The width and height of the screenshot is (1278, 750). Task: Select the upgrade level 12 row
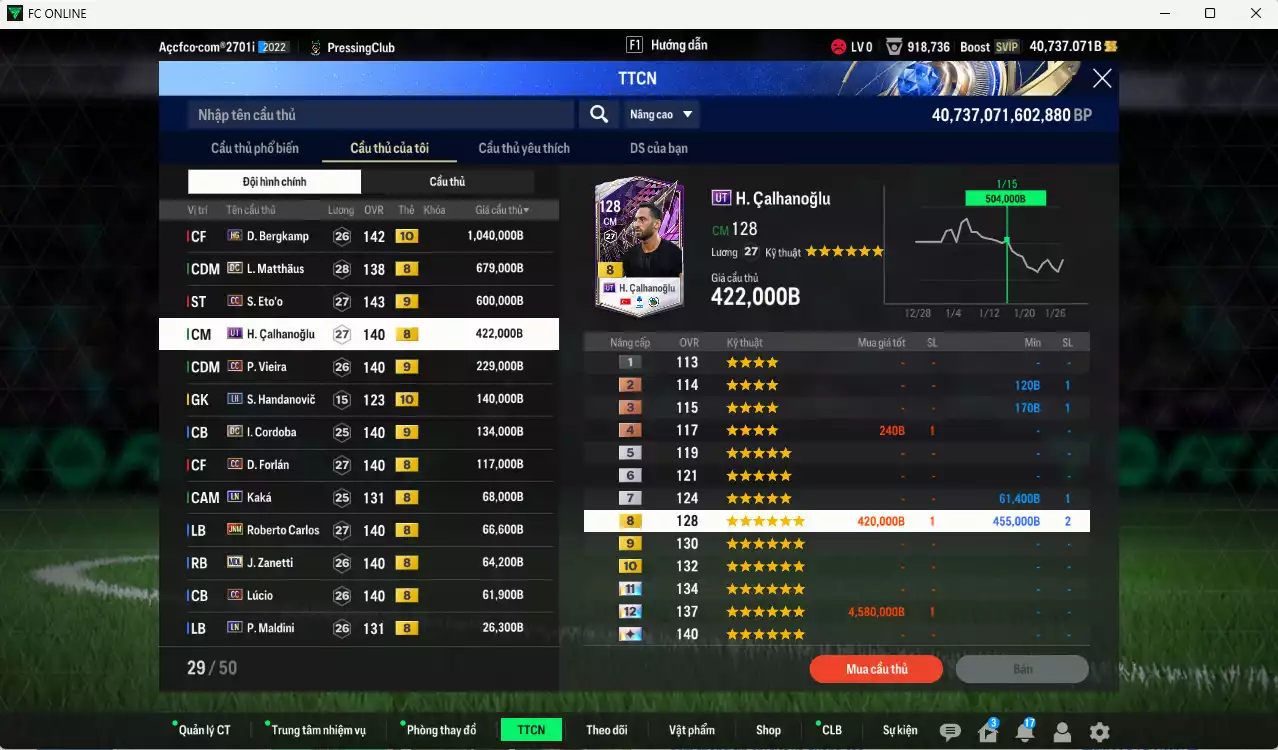tap(836, 612)
